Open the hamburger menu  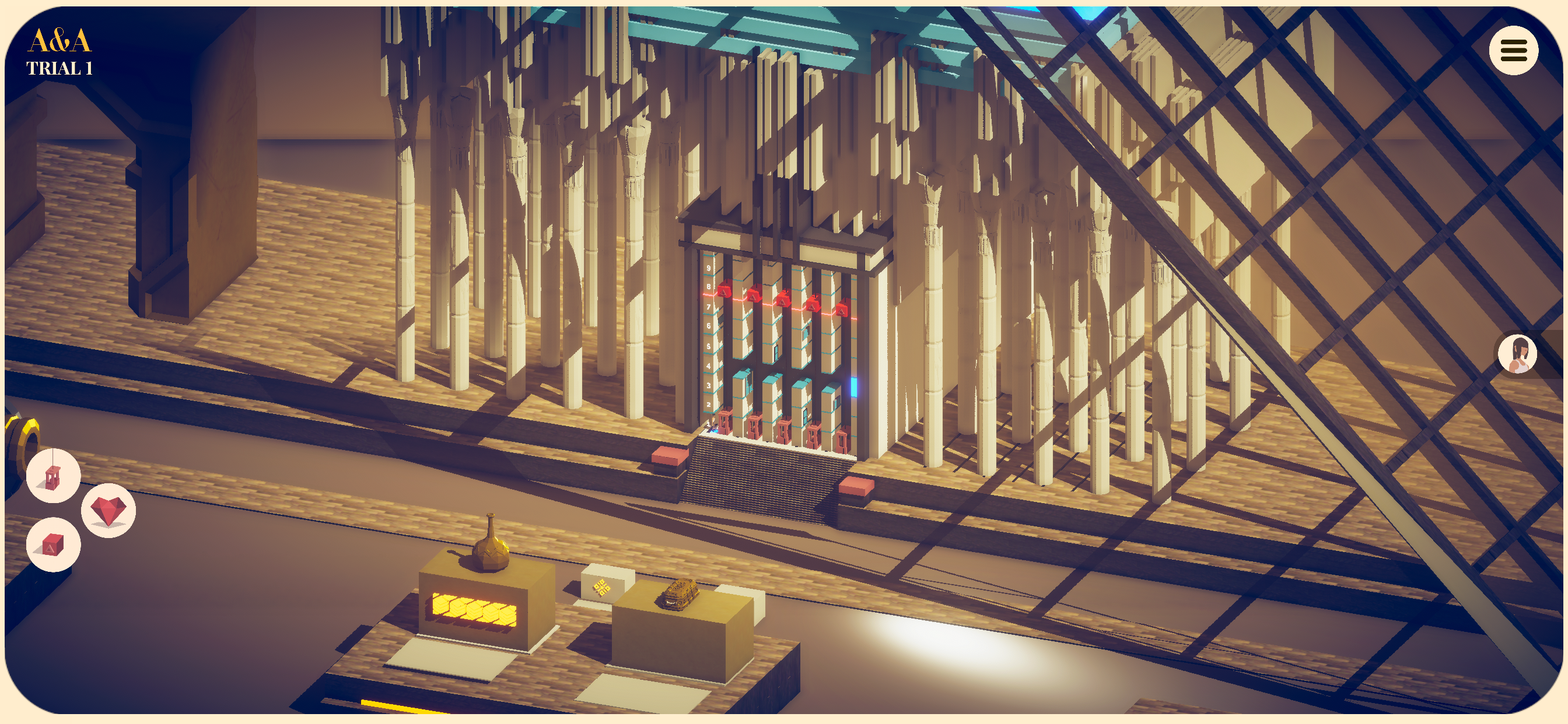[x=1513, y=51]
